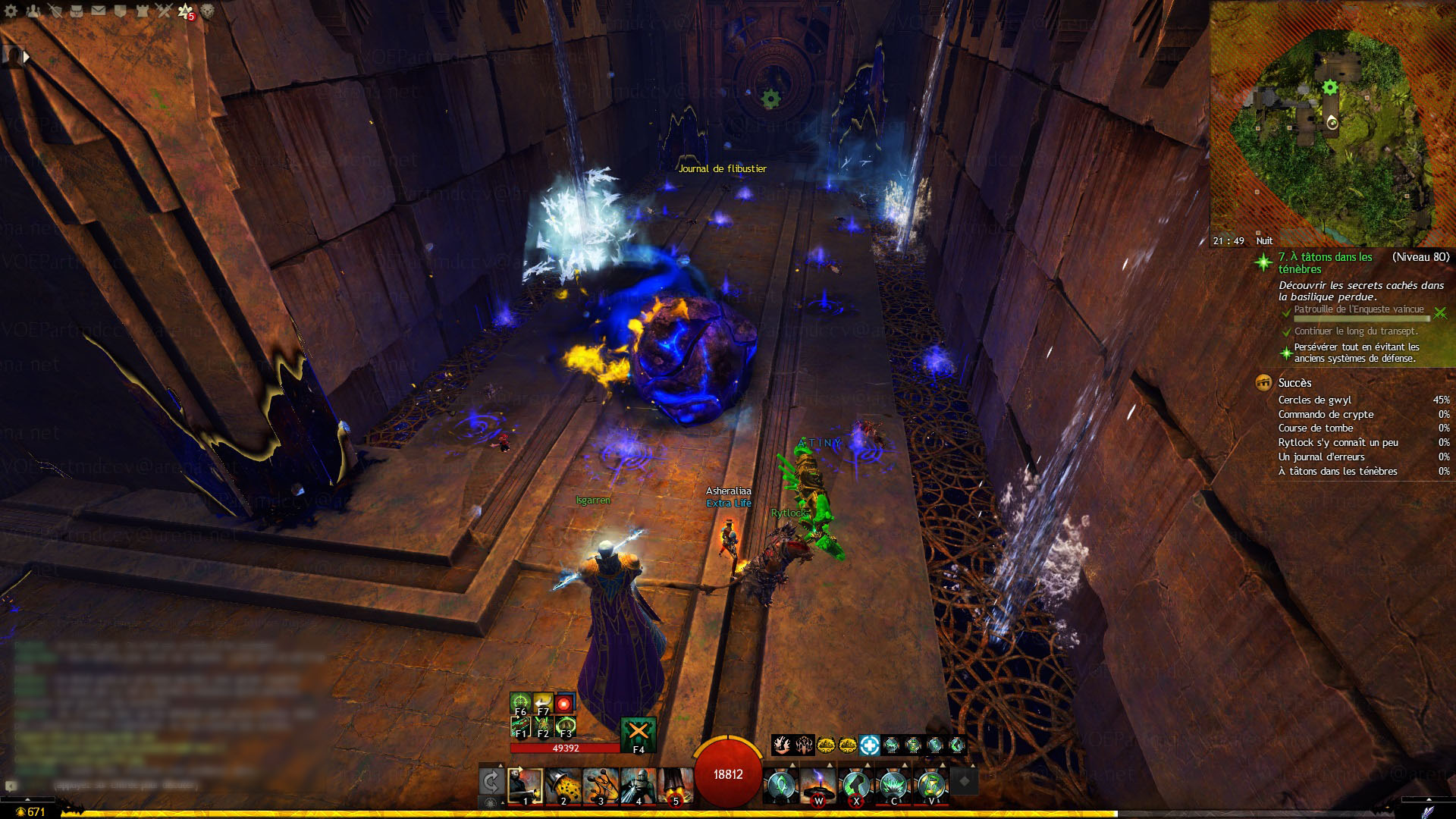This screenshot has width=1456, height=819.
Task: Activate the weapon swap button
Action: (x=491, y=781)
